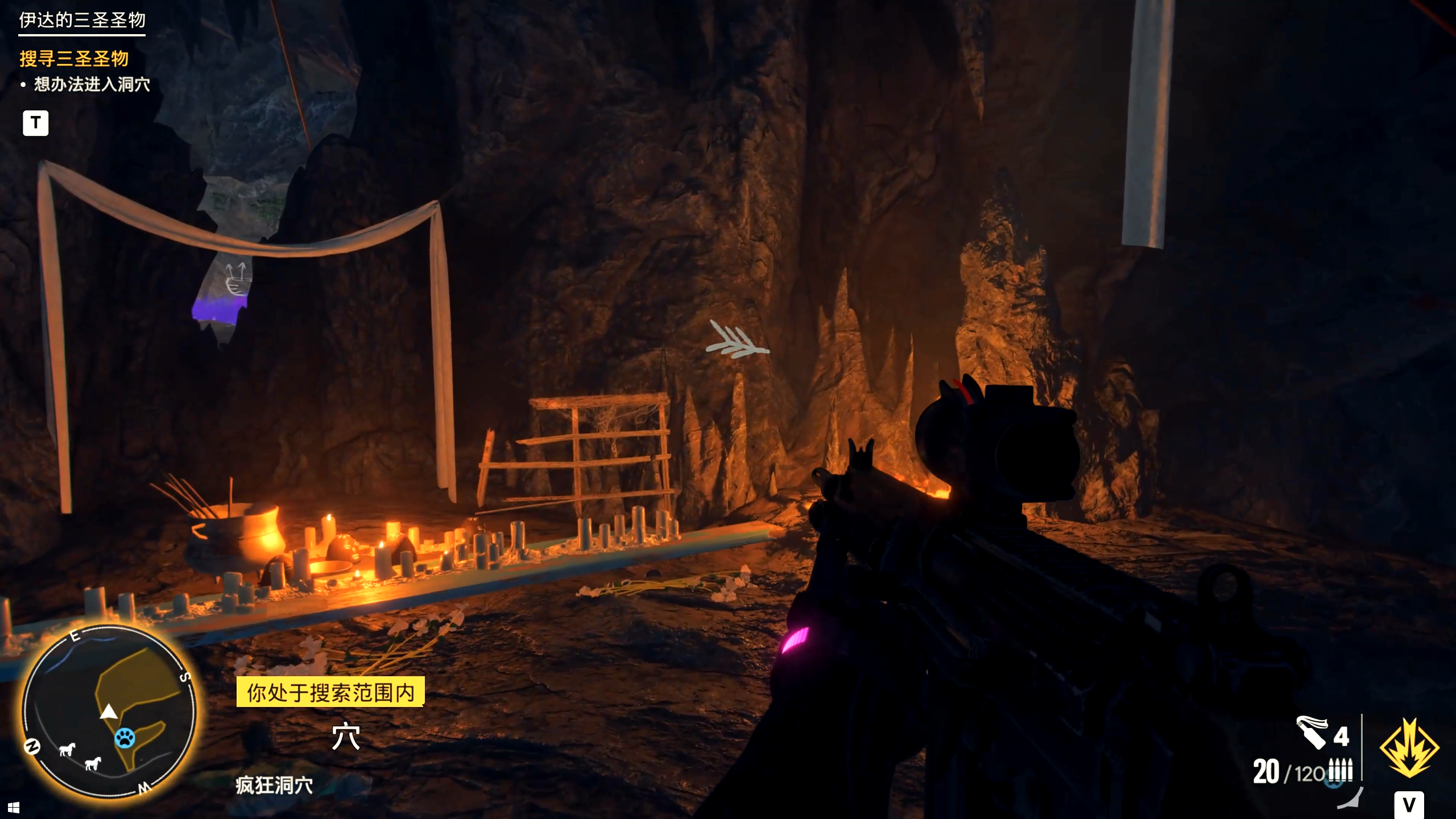This screenshot has width=1456, height=819.
Task: Select the 搜寻三圣圣物 objective heading
Action: [x=74, y=58]
